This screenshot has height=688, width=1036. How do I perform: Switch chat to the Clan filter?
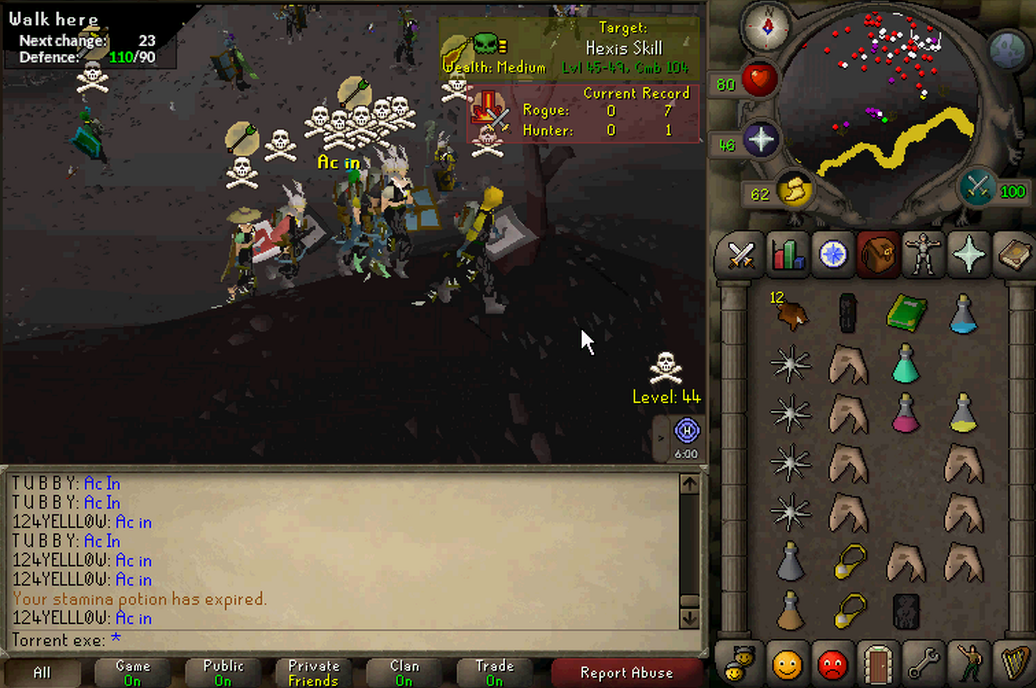pyautogui.click(x=404, y=673)
